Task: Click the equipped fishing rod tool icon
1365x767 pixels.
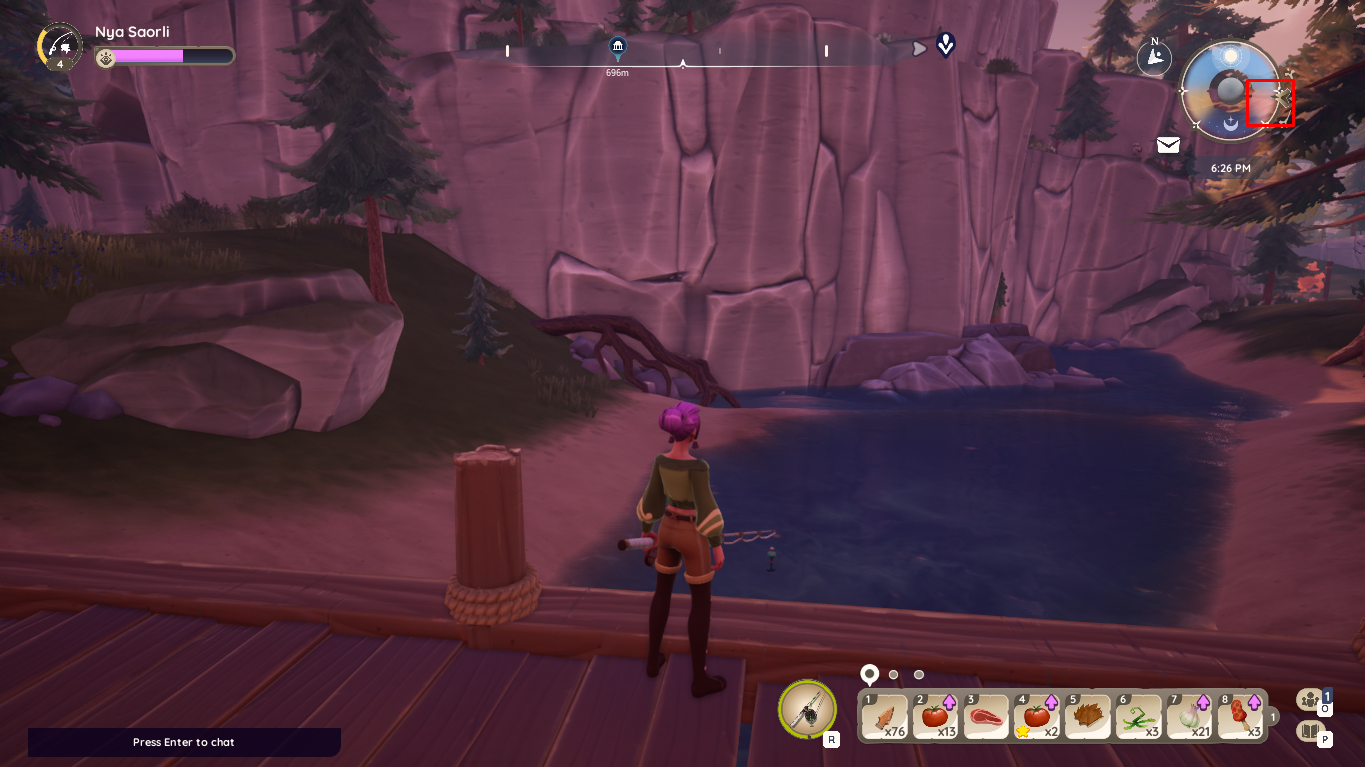Action: point(807,708)
